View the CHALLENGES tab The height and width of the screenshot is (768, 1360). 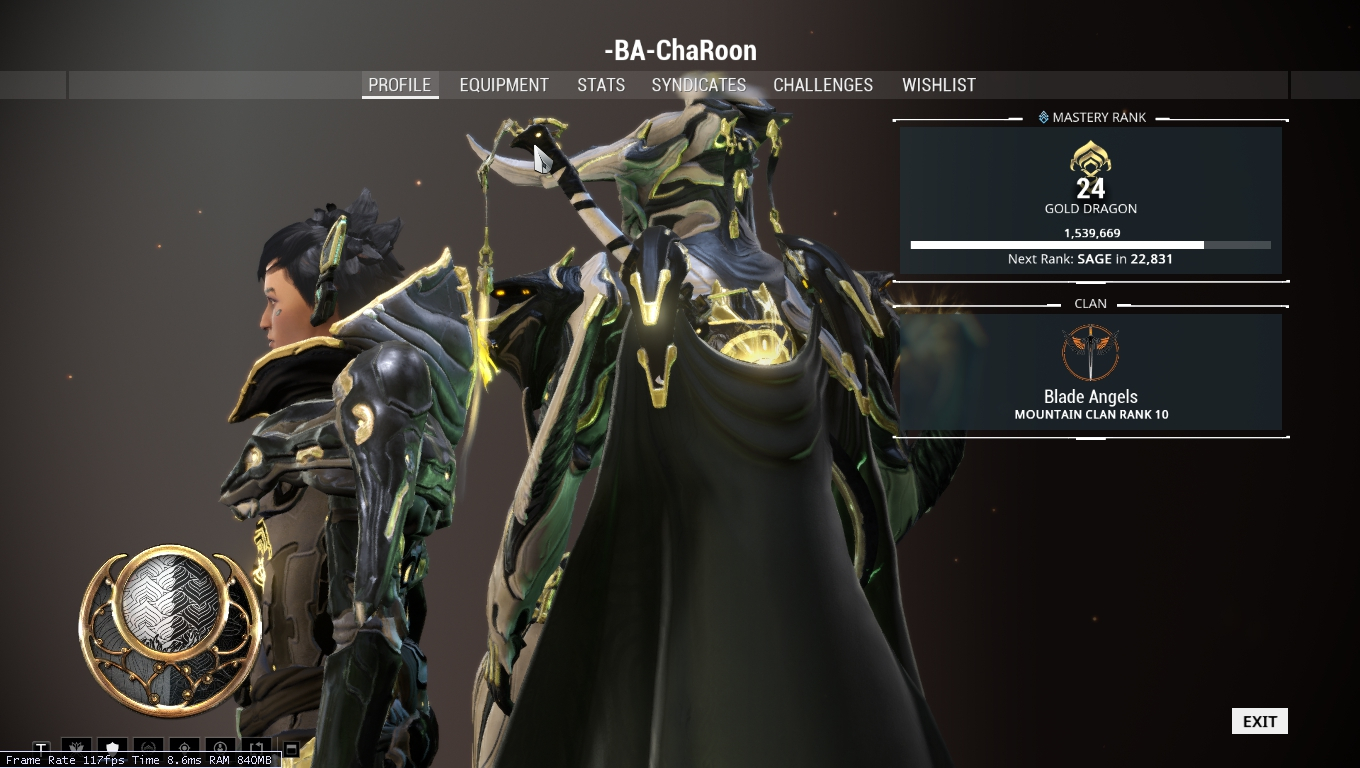(823, 85)
